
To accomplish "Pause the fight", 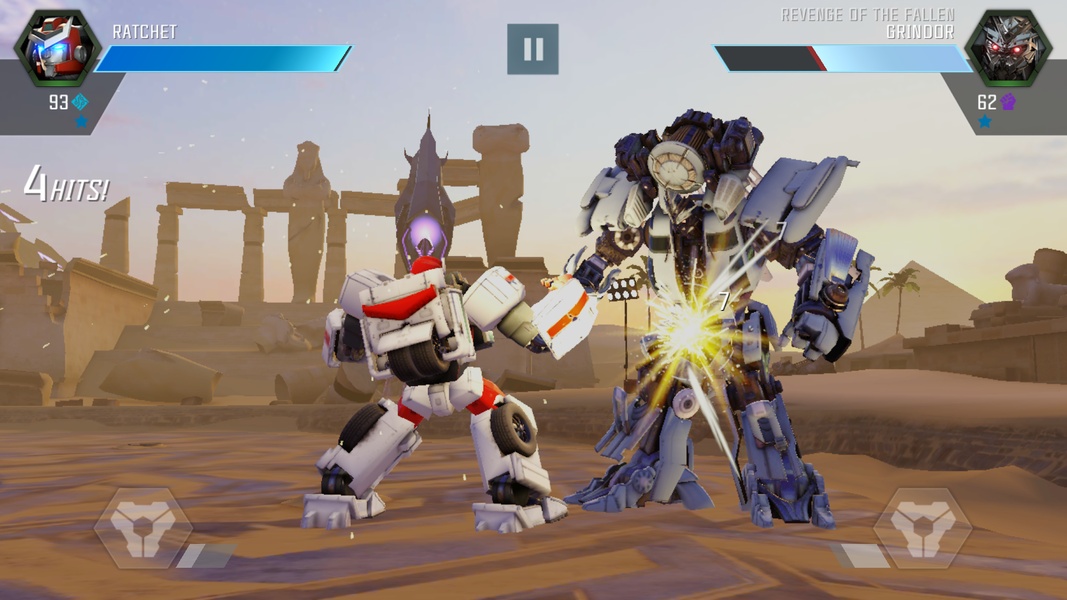I will coord(532,49).
